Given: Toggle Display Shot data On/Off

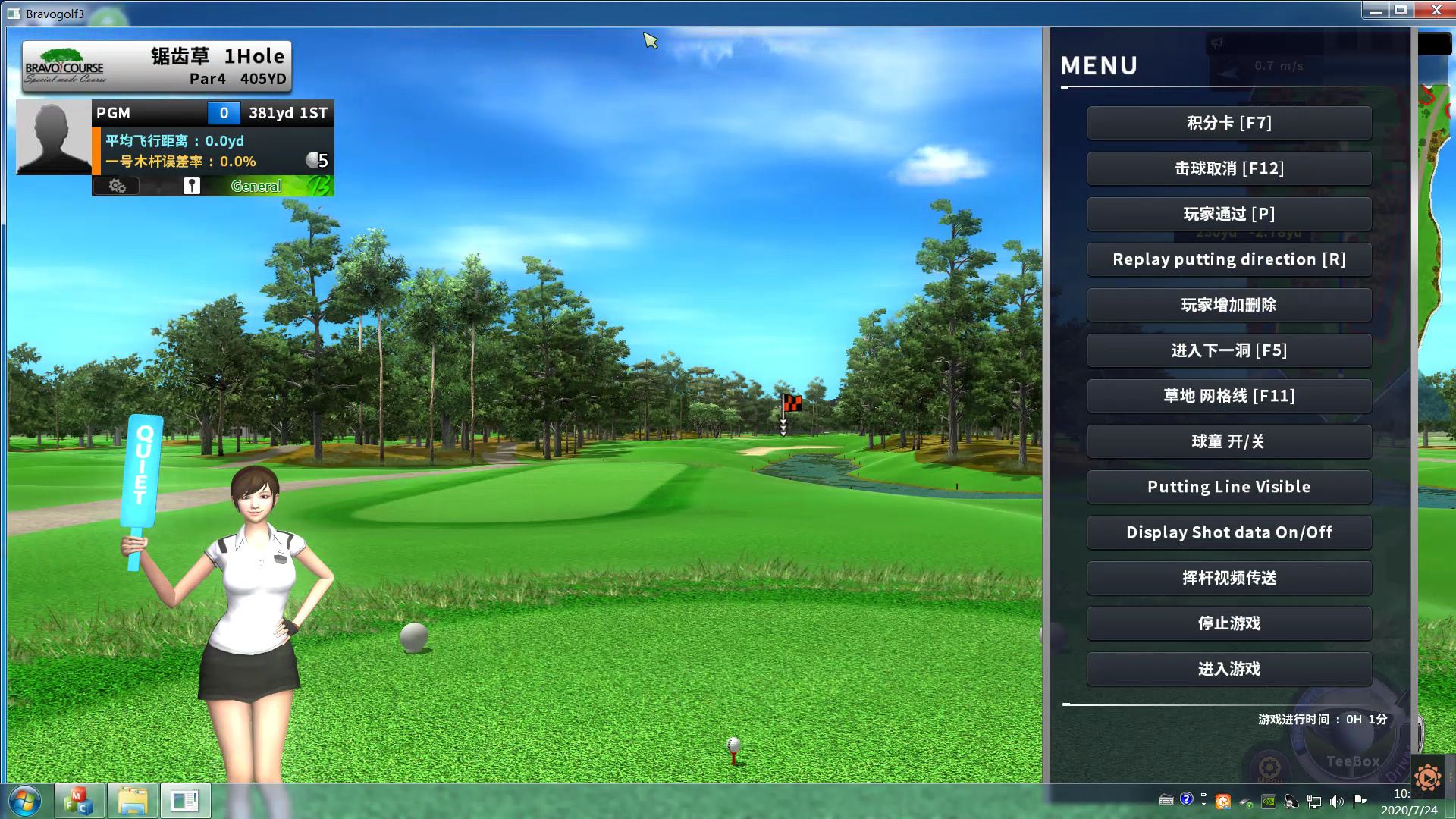Looking at the screenshot, I should coord(1228,532).
